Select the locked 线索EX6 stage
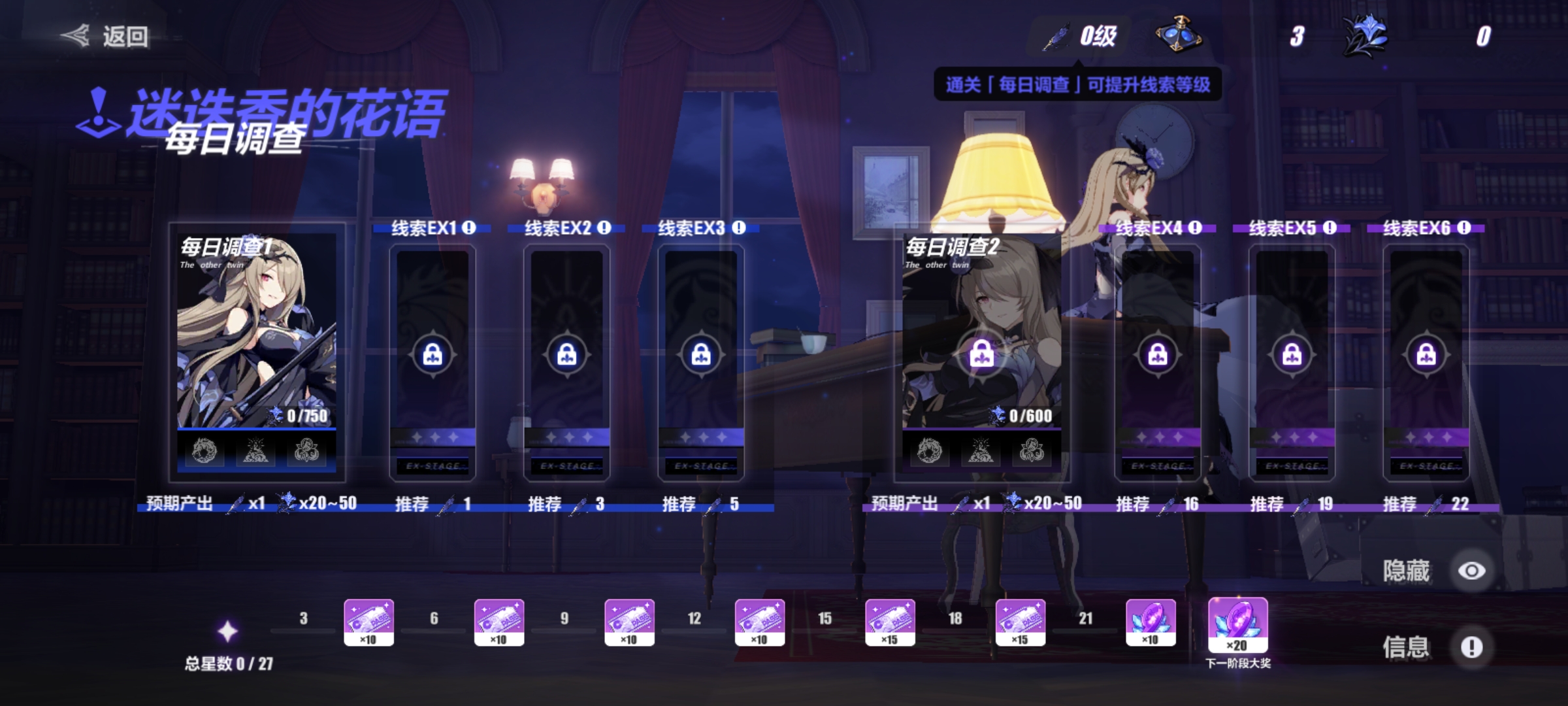The height and width of the screenshot is (706, 1568). pyautogui.click(x=1426, y=356)
